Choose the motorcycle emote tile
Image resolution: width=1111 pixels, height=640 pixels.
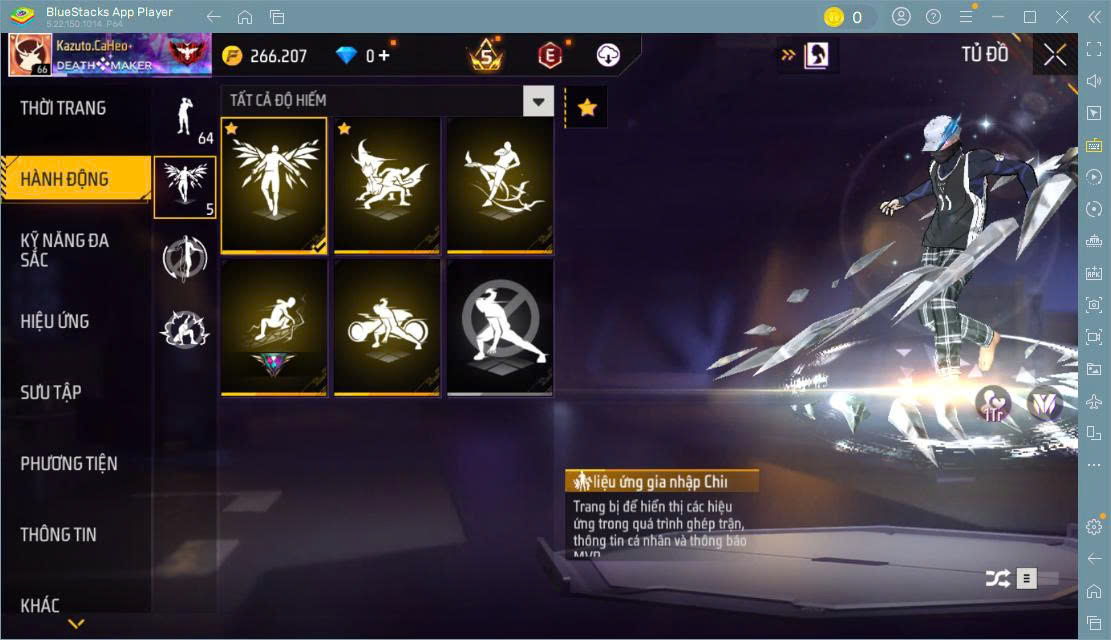point(386,326)
